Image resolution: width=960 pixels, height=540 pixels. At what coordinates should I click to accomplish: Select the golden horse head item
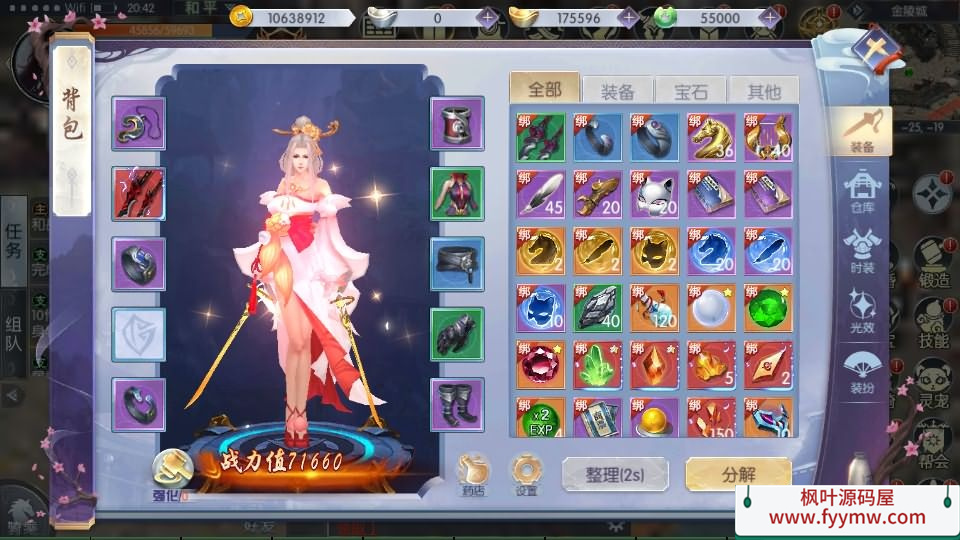click(711, 137)
